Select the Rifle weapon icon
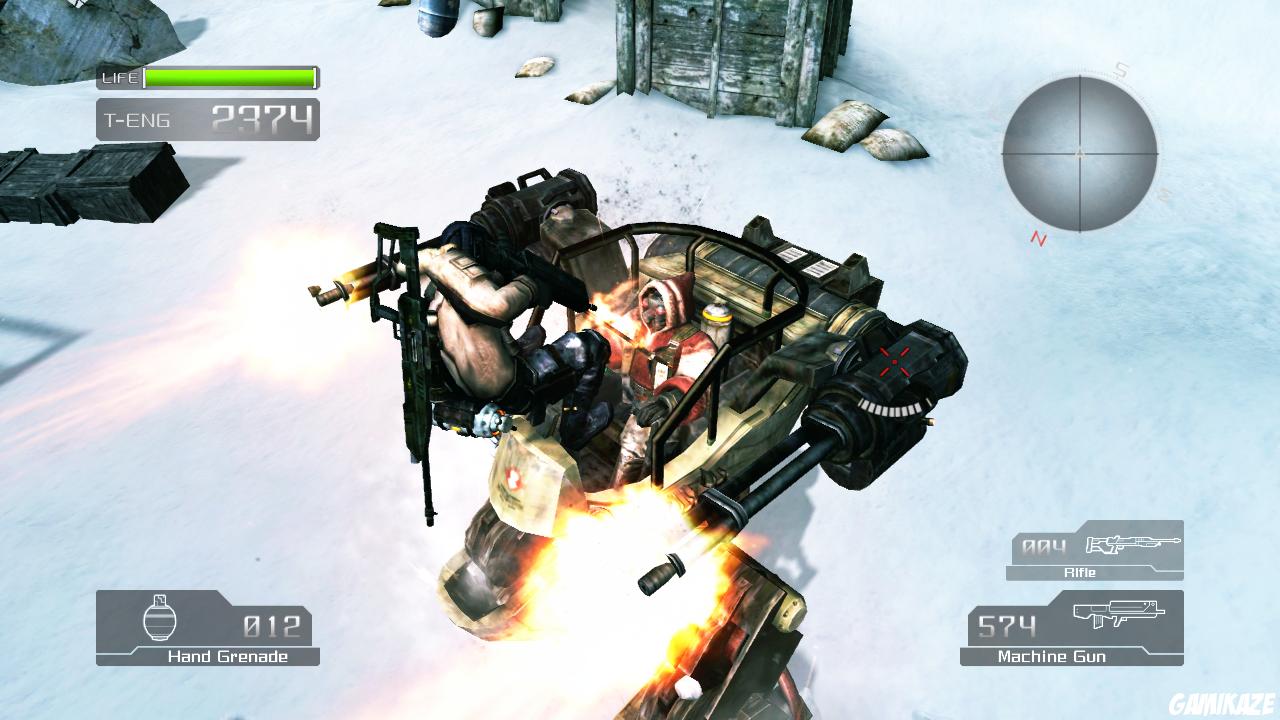This screenshot has width=1280, height=720. pyautogui.click(x=1135, y=546)
